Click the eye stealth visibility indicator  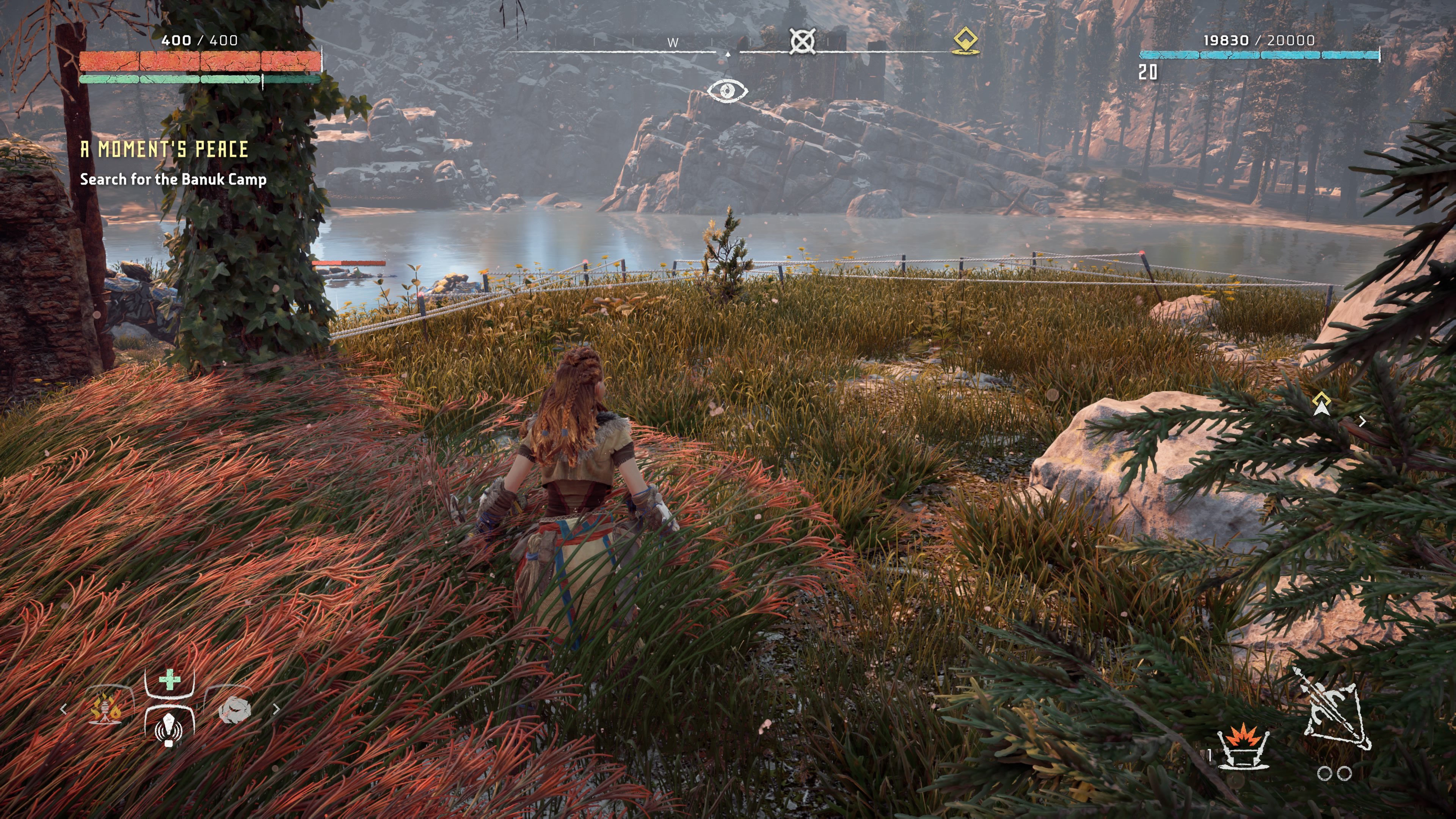pyautogui.click(x=728, y=91)
